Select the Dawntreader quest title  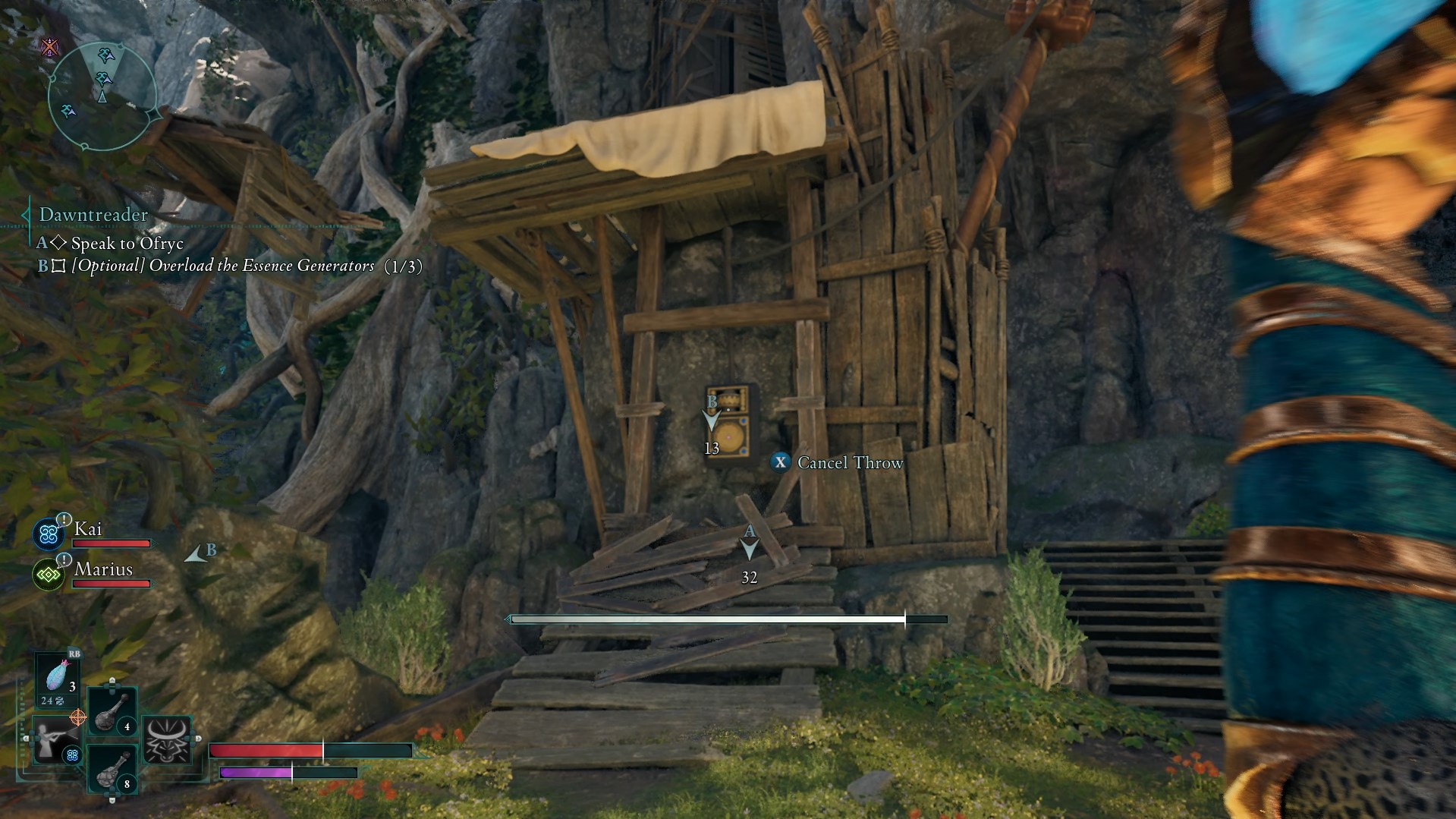tap(93, 215)
